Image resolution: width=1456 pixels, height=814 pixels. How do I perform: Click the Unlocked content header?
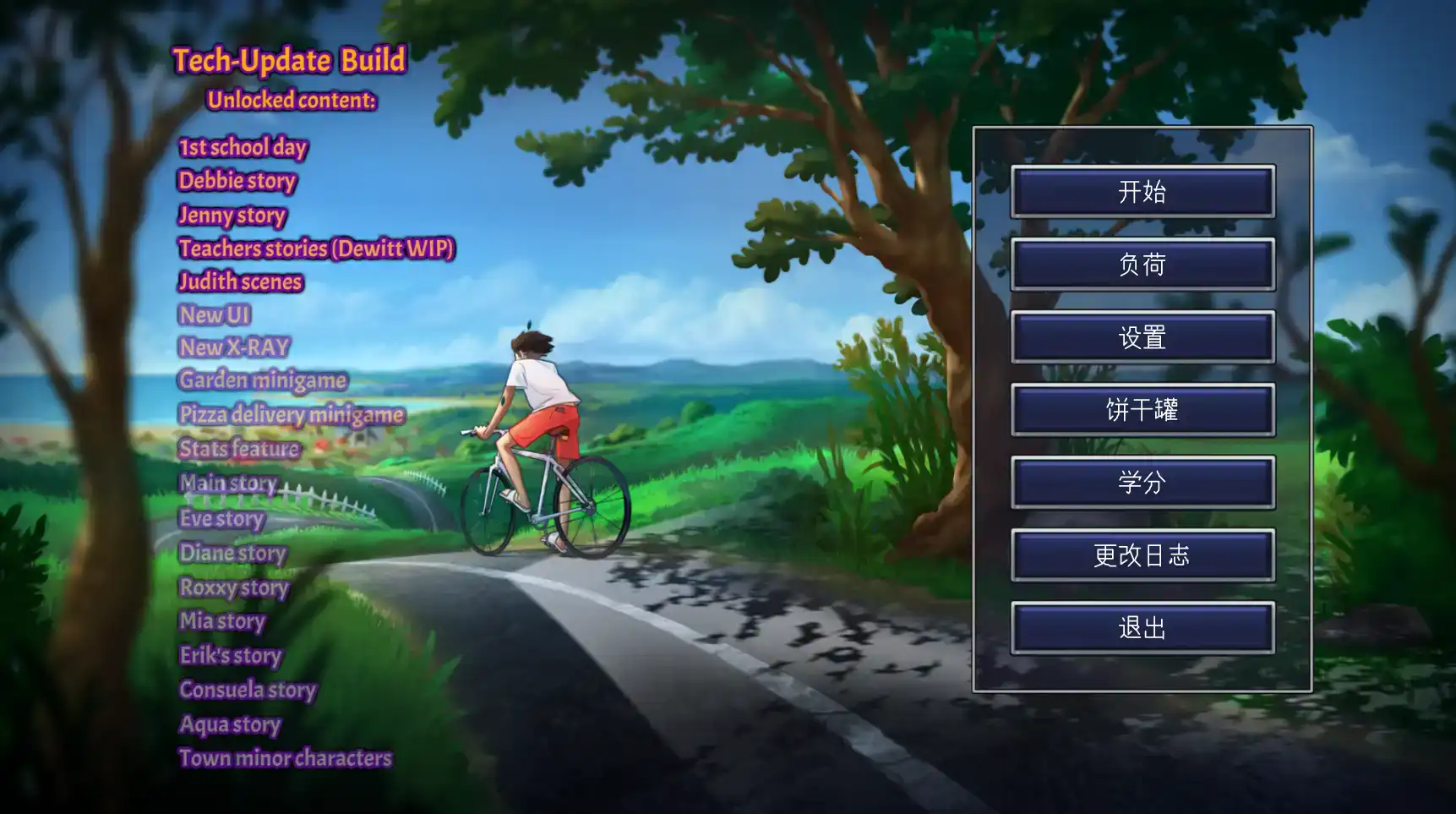292,100
